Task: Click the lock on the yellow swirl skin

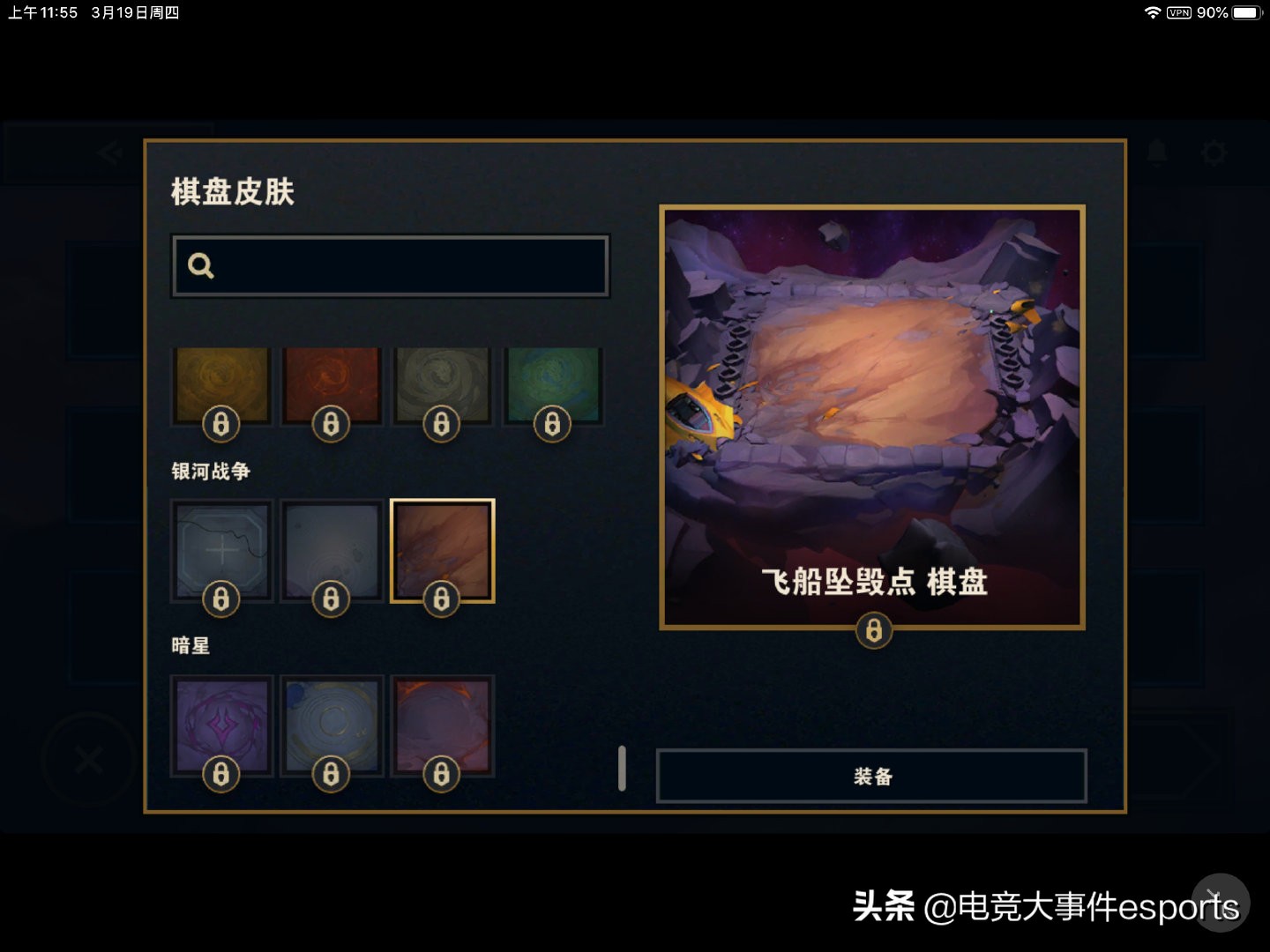Action: tap(221, 423)
